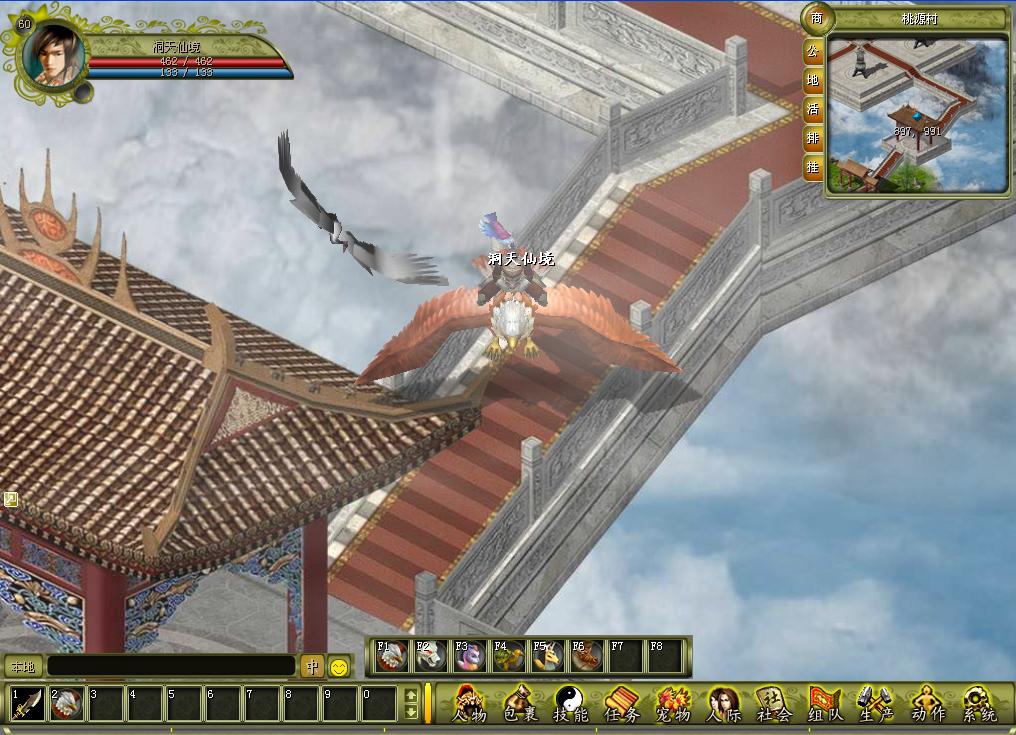Use the F1 quick-slot item
The image size is (1016, 735).
click(x=392, y=656)
